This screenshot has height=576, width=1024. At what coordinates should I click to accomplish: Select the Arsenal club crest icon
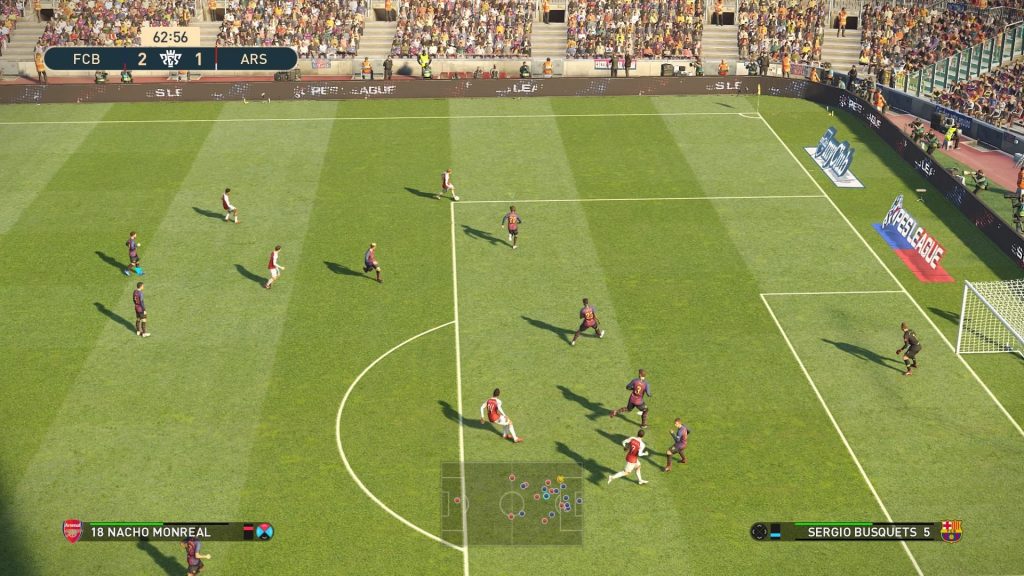pos(72,531)
